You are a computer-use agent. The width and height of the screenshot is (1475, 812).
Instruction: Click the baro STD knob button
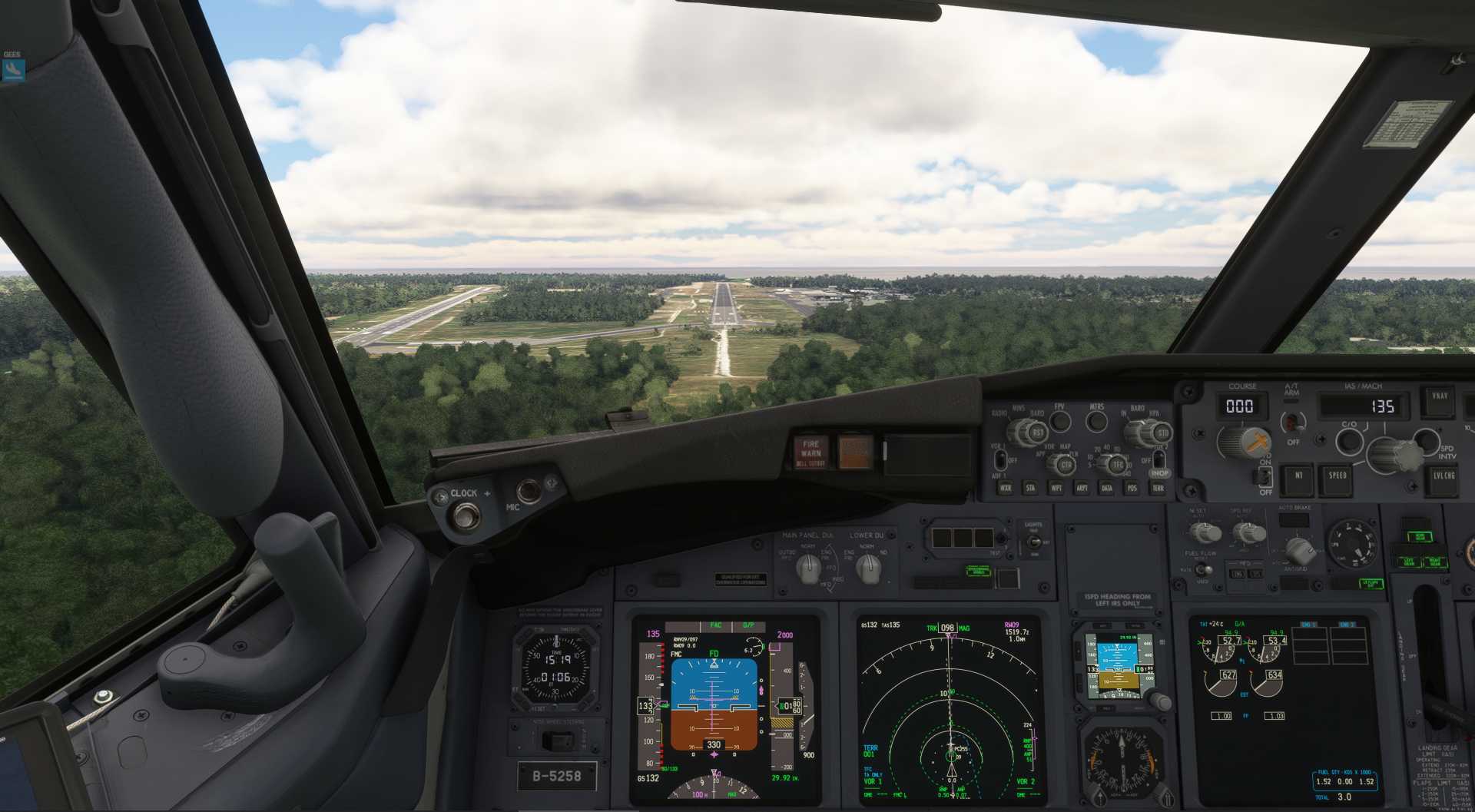tap(1162, 434)
